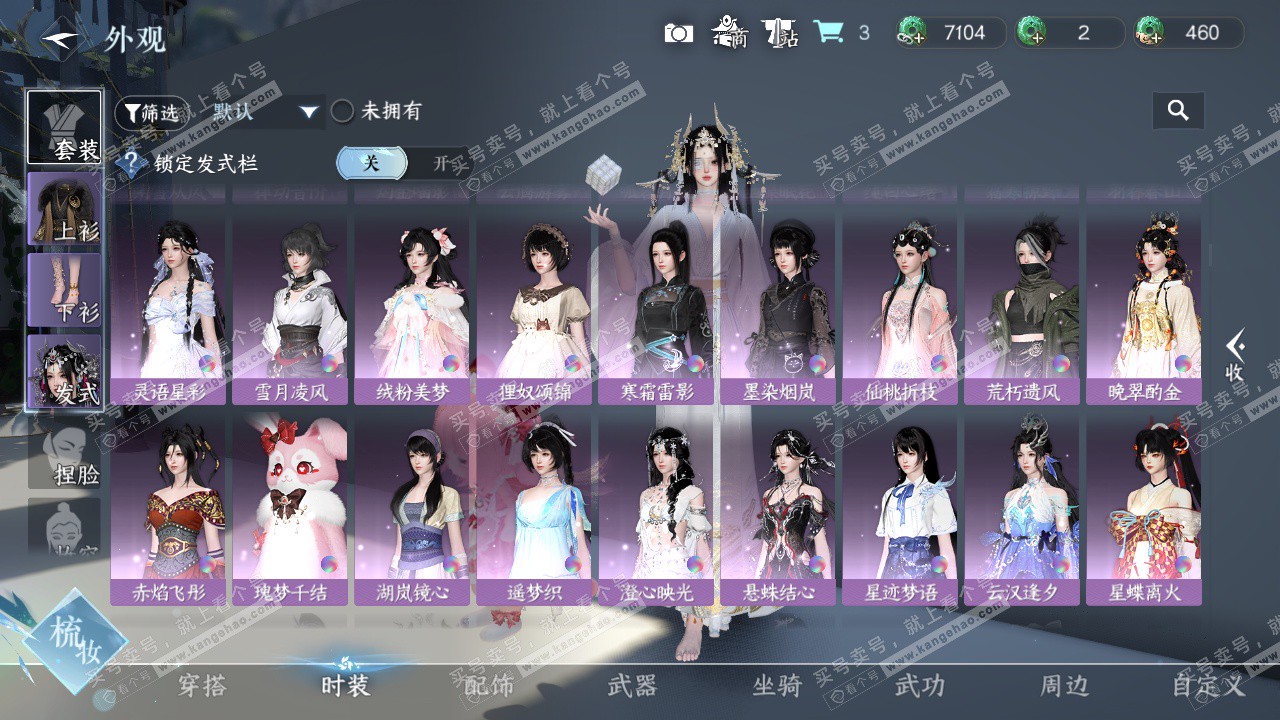Expand the 默认 sort dropdown
Image resolution: width=1280 pixels, height=720 pixels.
[308, 112]
